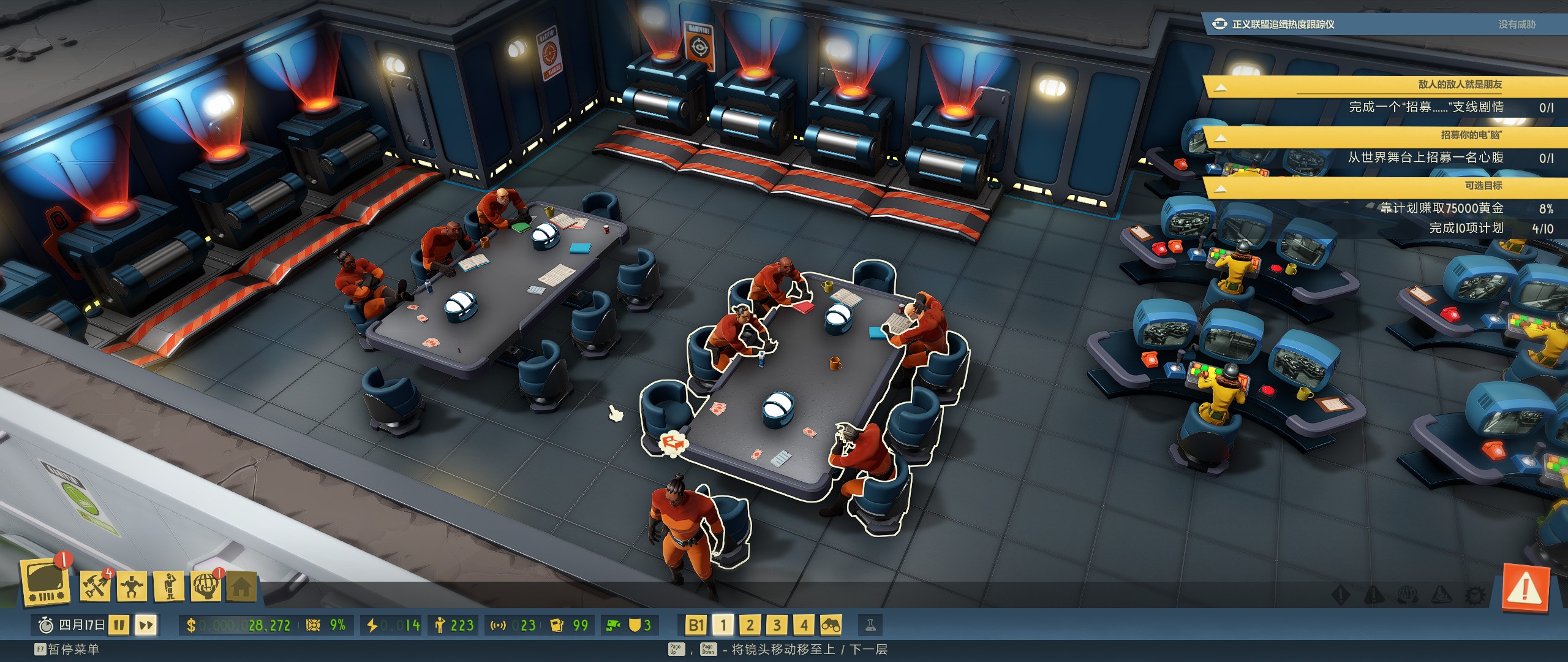
Task: Open the build menu with hammer icon
Action: (95, 587)
